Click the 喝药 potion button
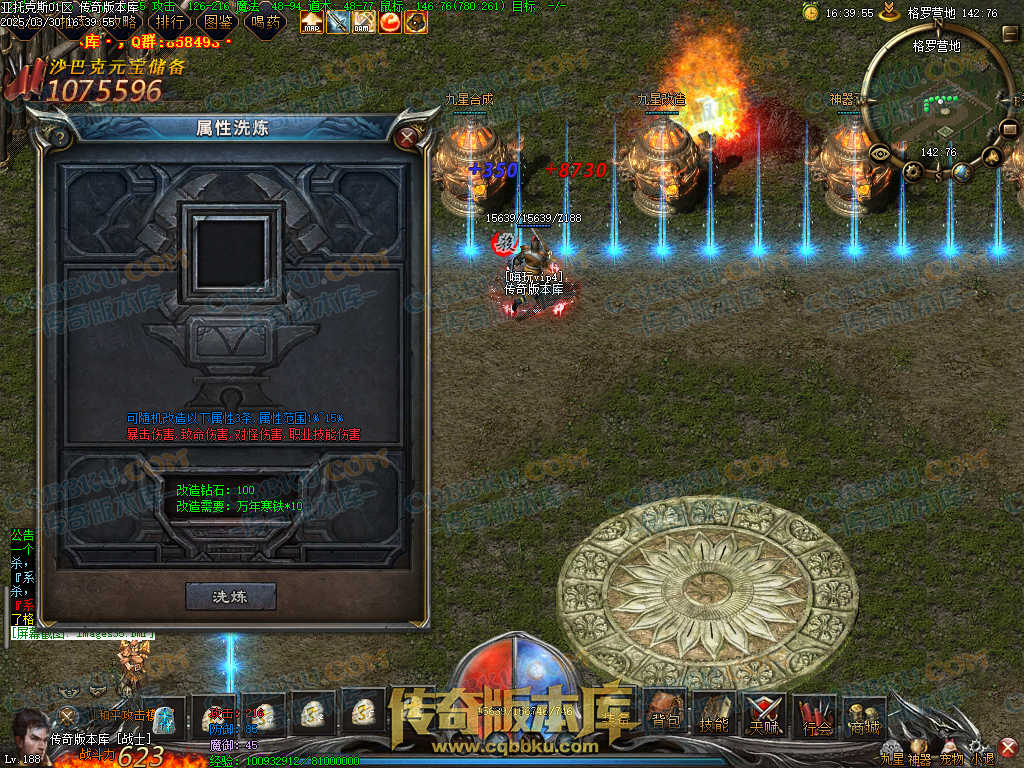 point(265,21)
